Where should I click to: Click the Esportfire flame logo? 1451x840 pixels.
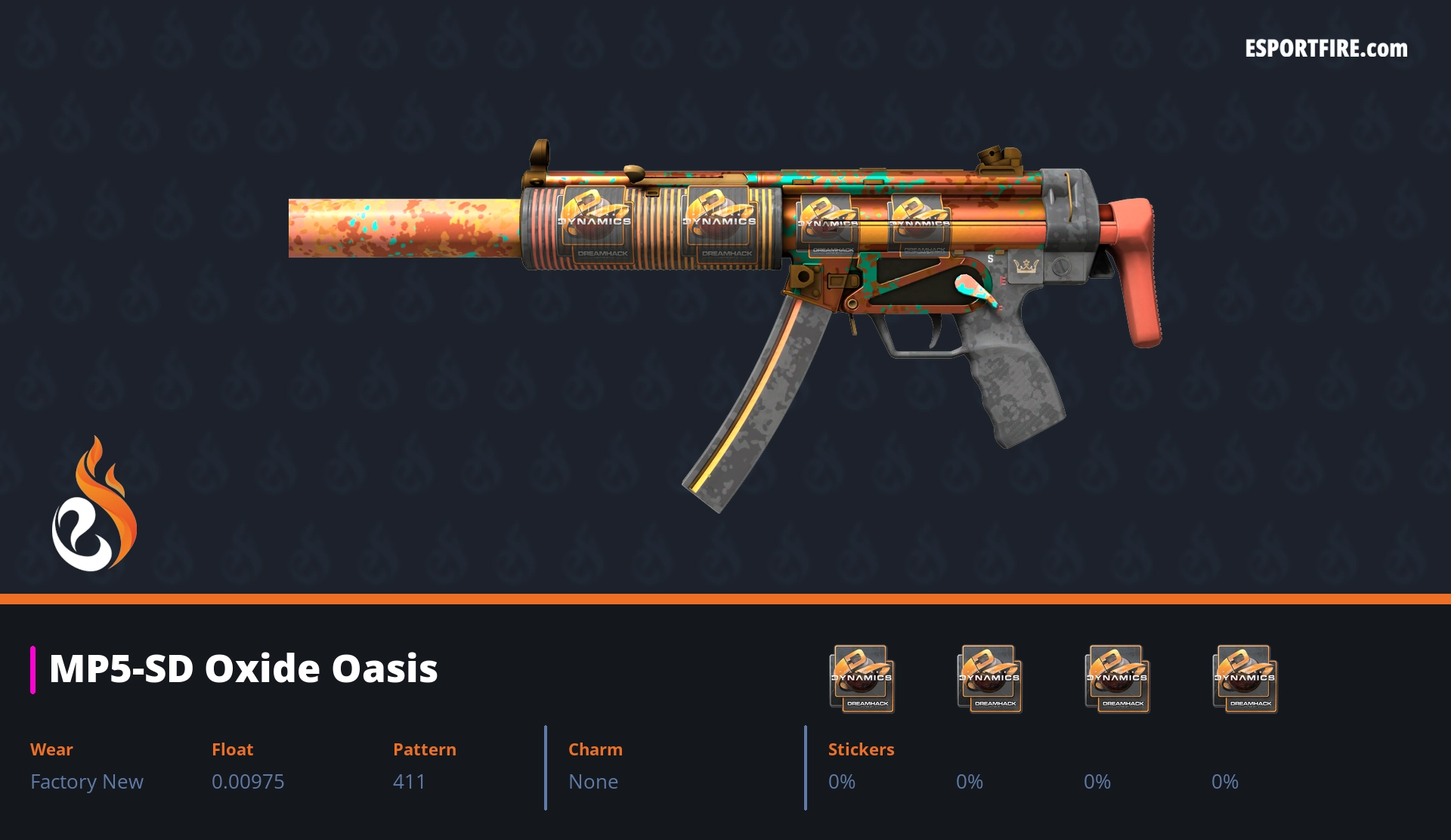94,505
